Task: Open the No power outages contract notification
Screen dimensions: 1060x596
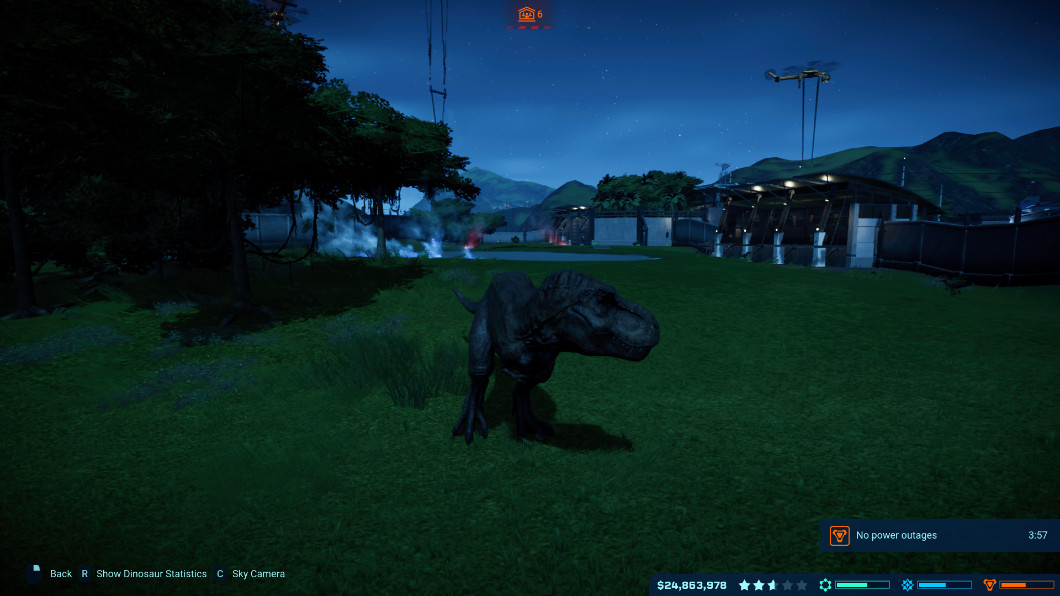Action: tap(937, 535)
